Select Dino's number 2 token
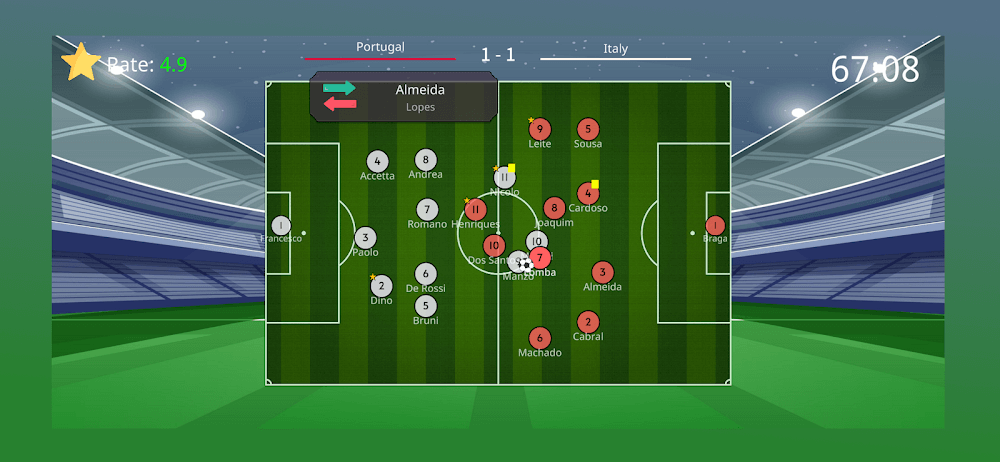 click(x=381, y=286)
